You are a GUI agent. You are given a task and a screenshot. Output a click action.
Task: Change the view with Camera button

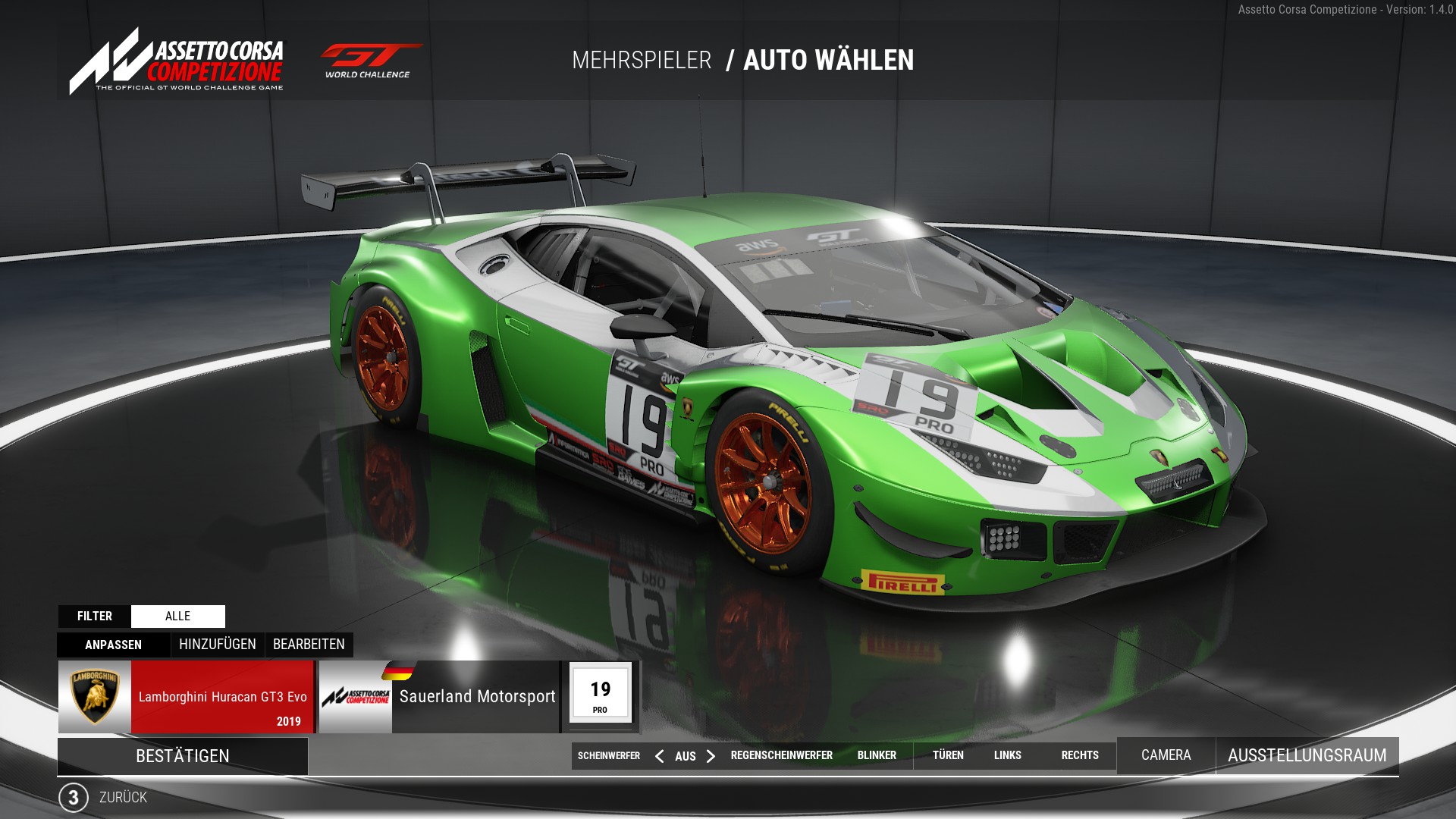(1166, 755)
